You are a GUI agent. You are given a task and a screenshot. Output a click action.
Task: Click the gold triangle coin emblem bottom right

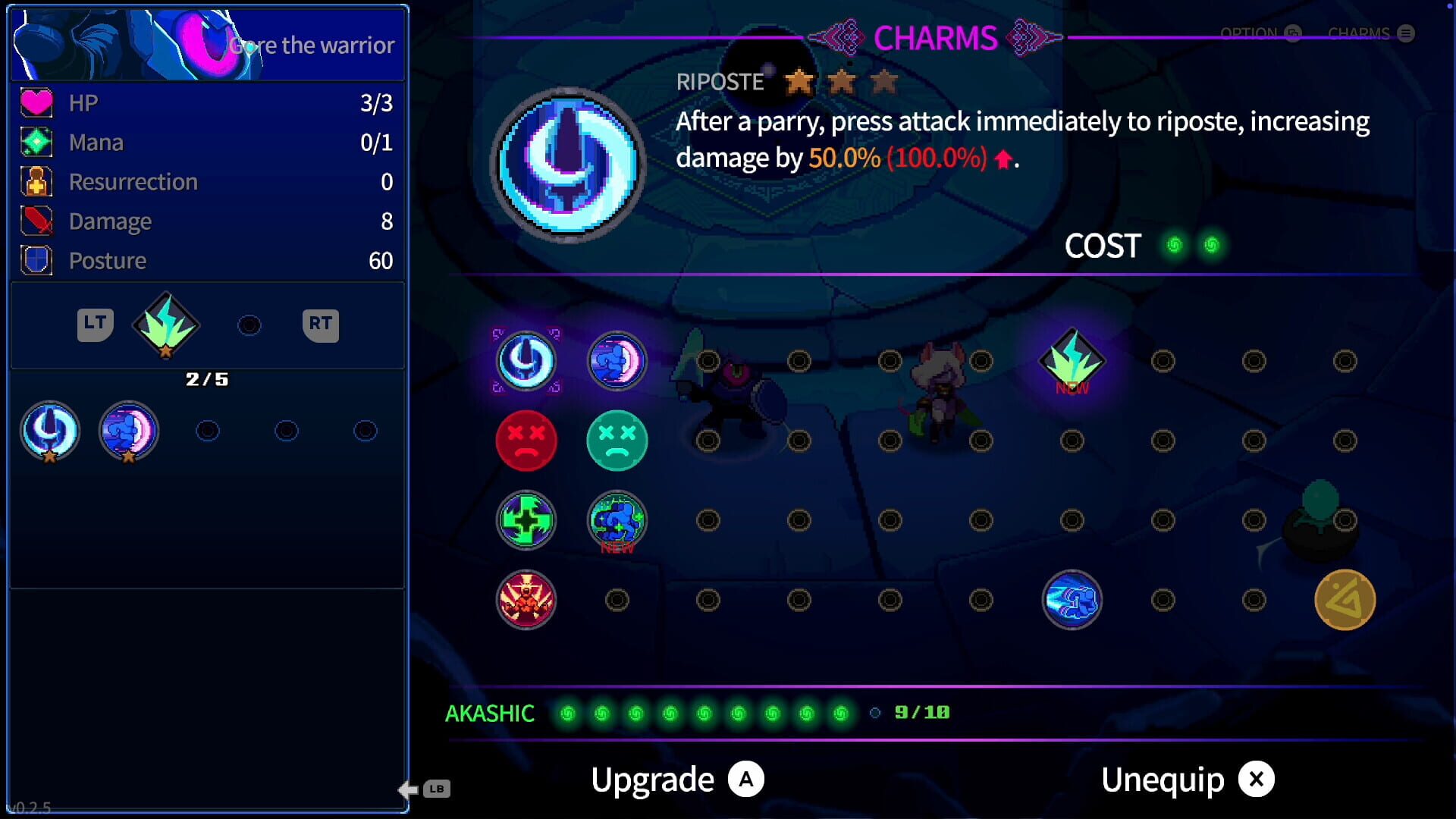coord(1346,600)
